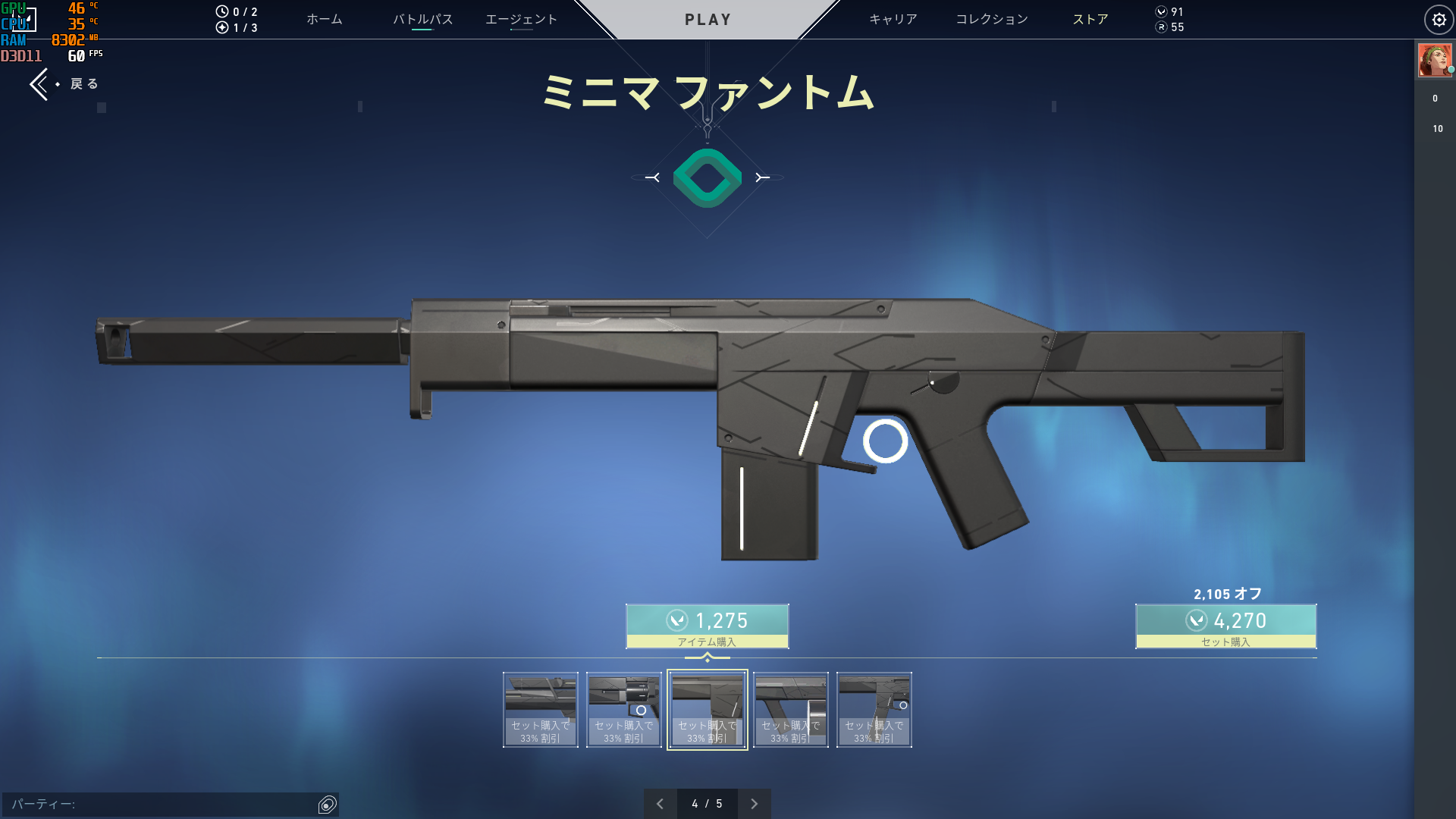Image resolution: width=1456 pixels, height=819 pixels.
Task: Go to previous page with left pagination arrow
Action: pos(660,803)
